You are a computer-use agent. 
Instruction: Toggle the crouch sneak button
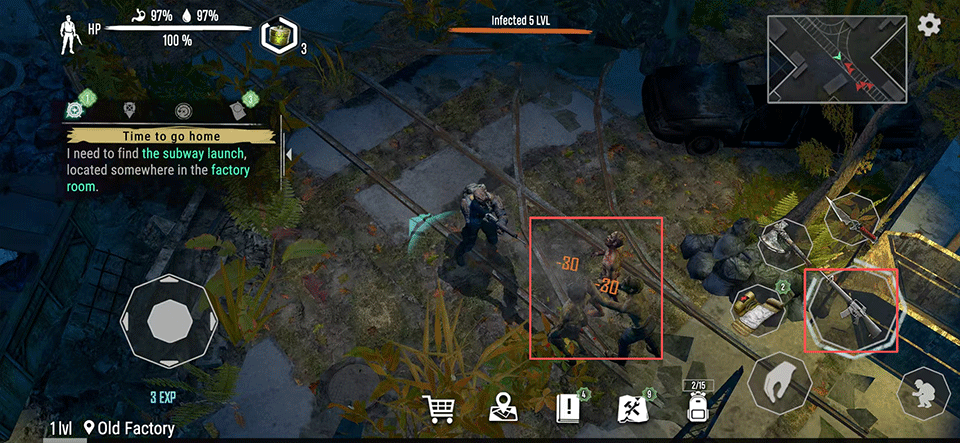tap(924, 395)
